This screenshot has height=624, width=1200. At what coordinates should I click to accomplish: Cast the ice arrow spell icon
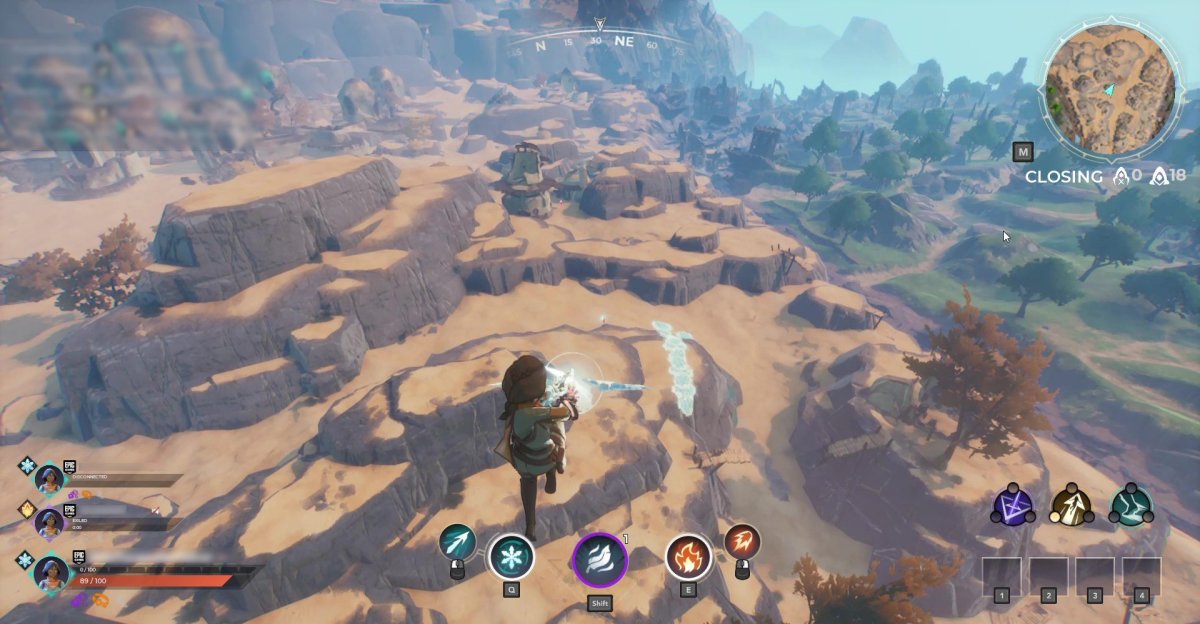pos(458,542)
